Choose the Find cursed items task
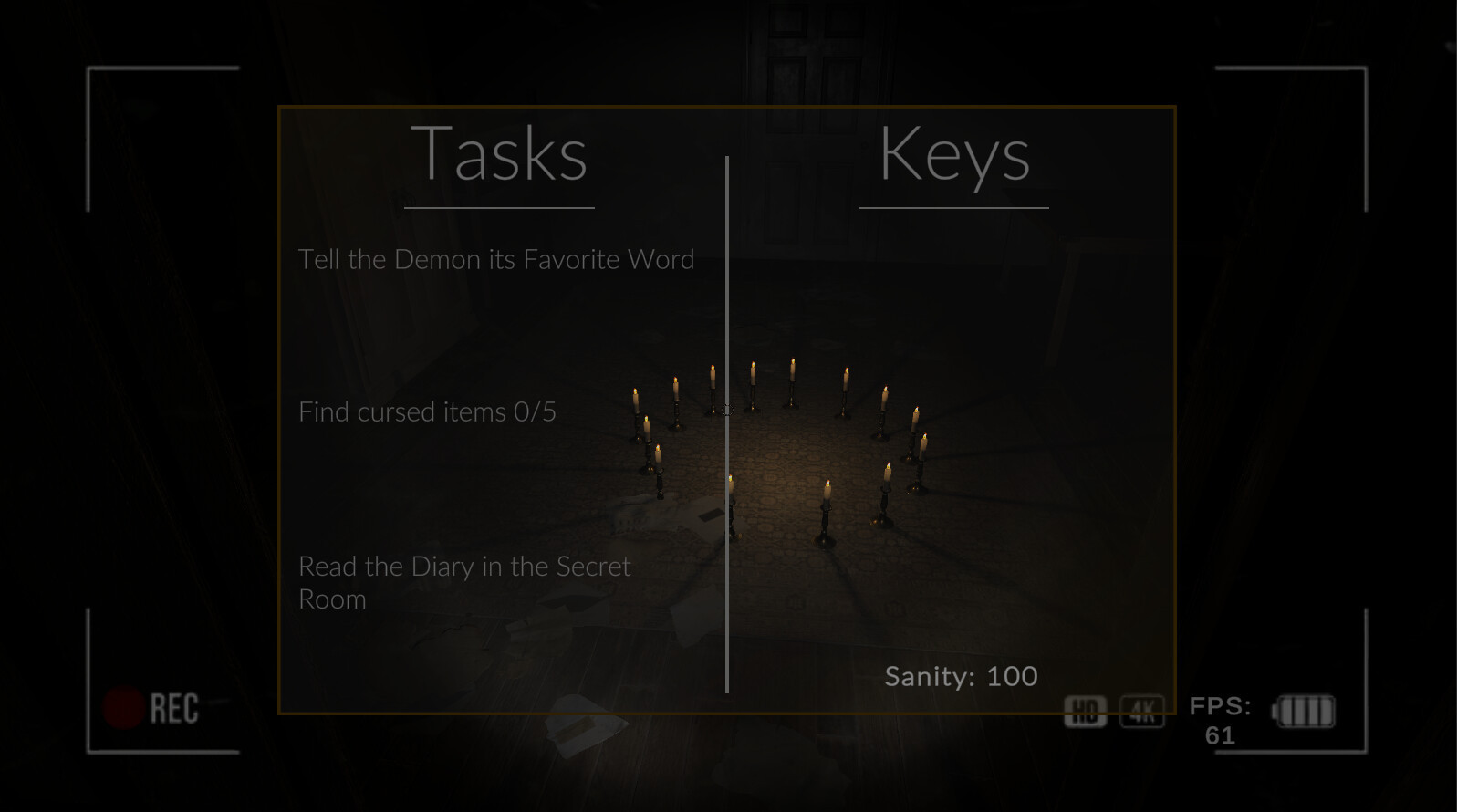This screenshot has height=812, width=1457. (x=427, y=412)
